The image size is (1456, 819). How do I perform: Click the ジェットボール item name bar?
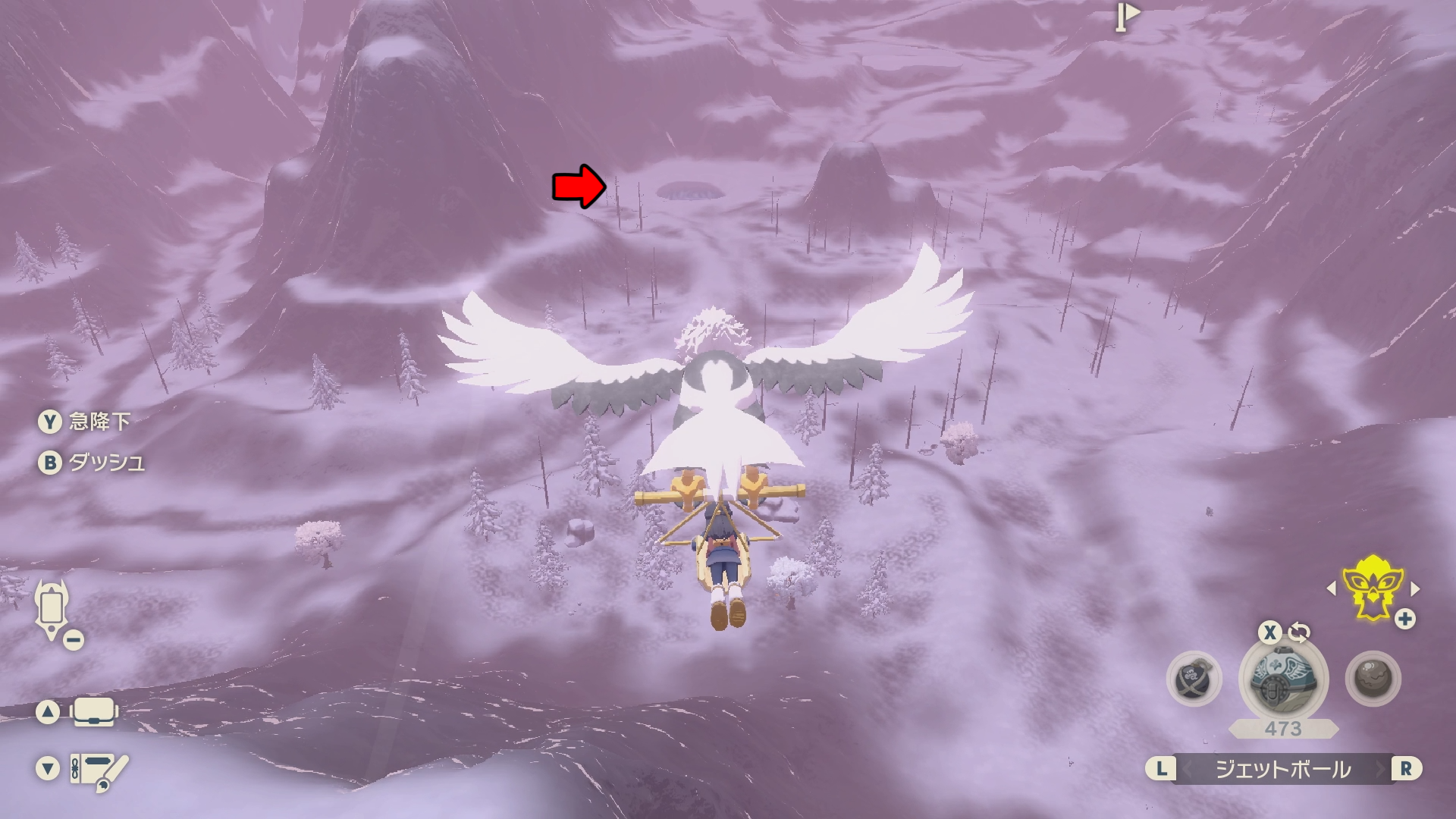click(1282, 769)
